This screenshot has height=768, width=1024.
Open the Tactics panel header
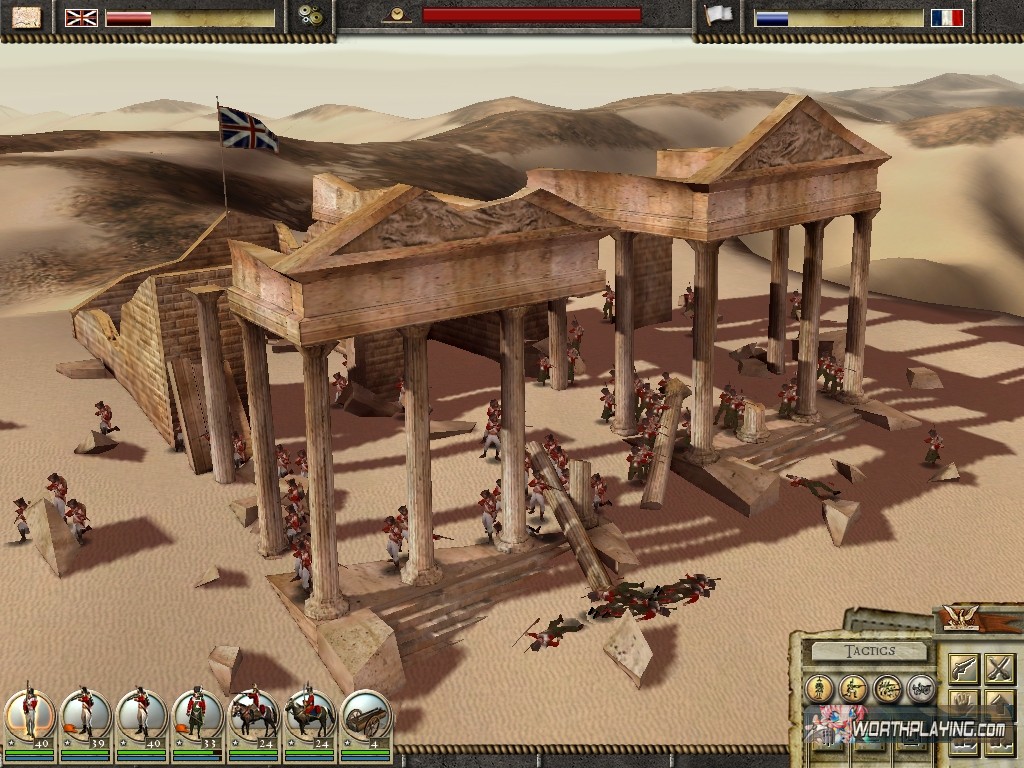pyautogui.click(x=867, y=651)
